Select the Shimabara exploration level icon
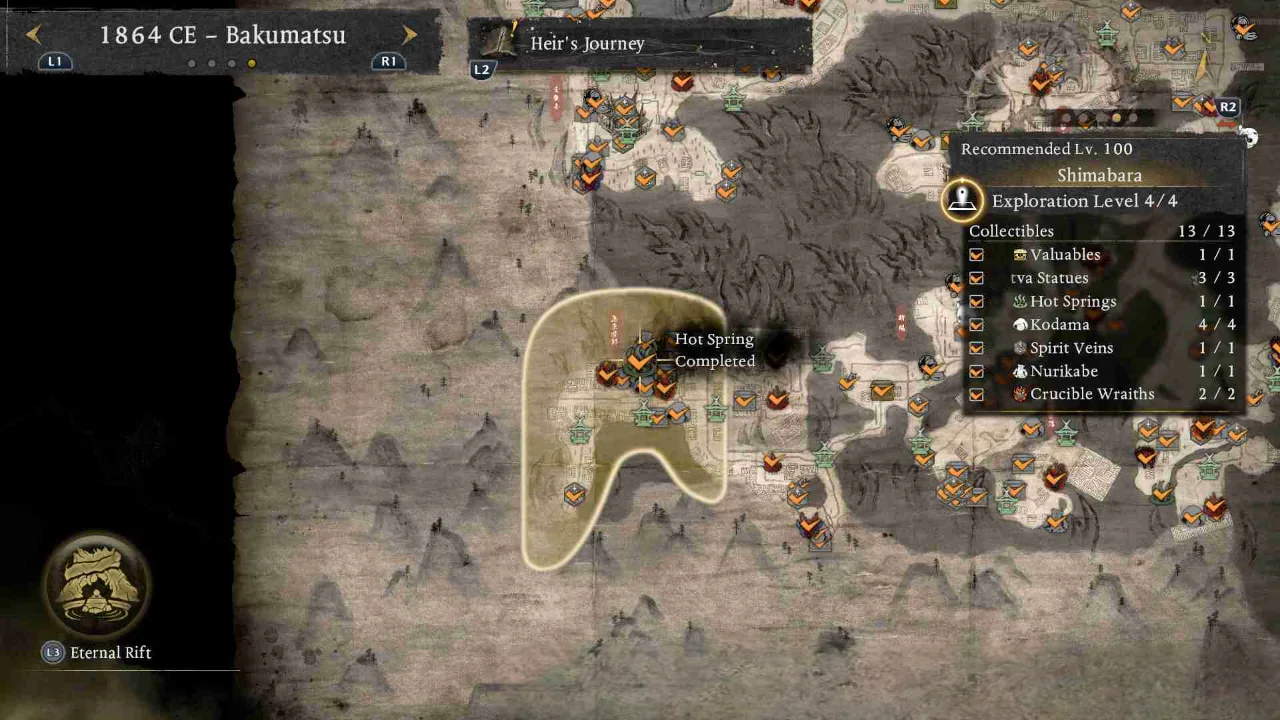 click(962, 200)
